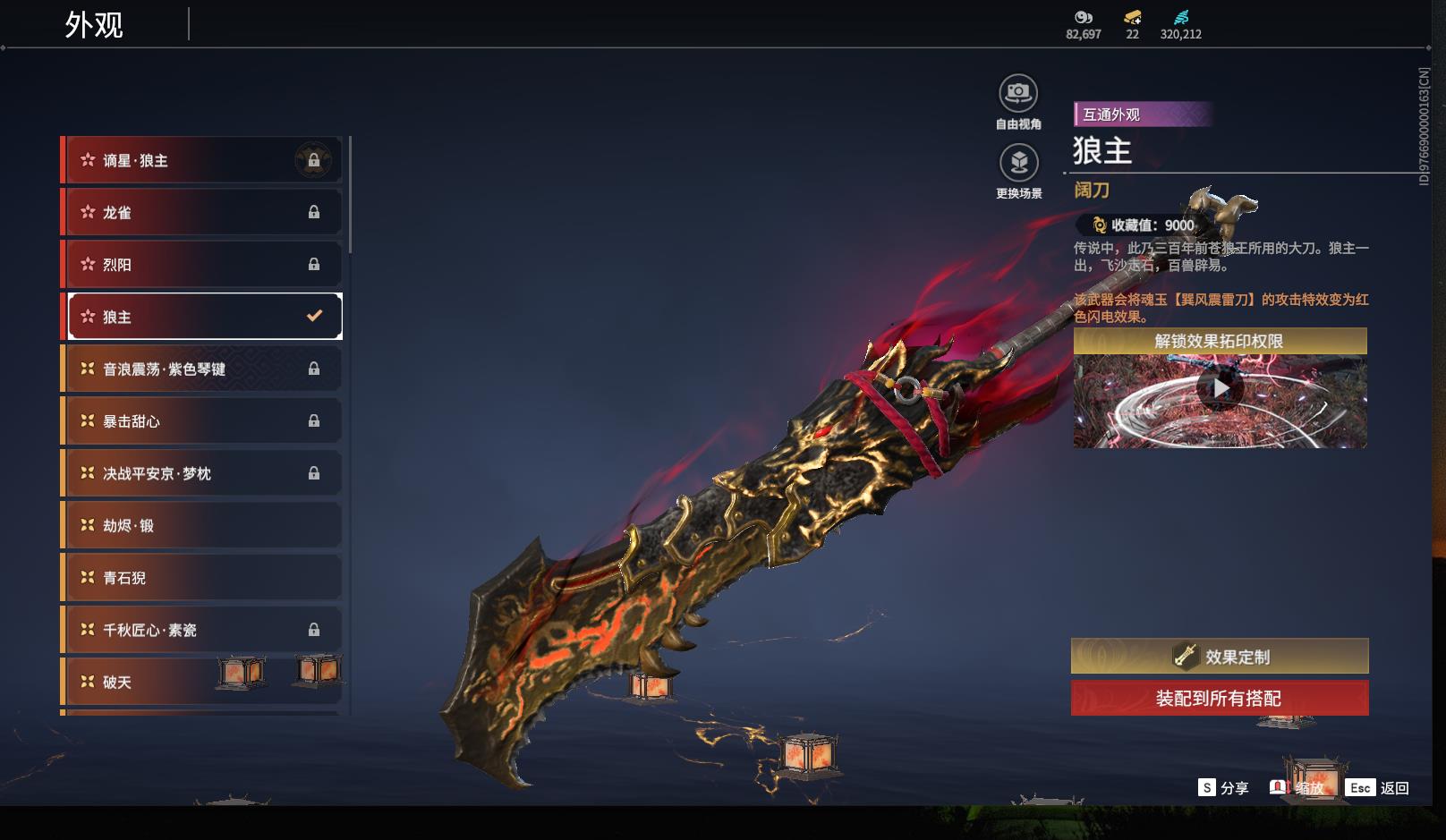Viewport: 1446px width, 840px height.
Task: Select the 青石猊 skin row
Action: (202, 578)
